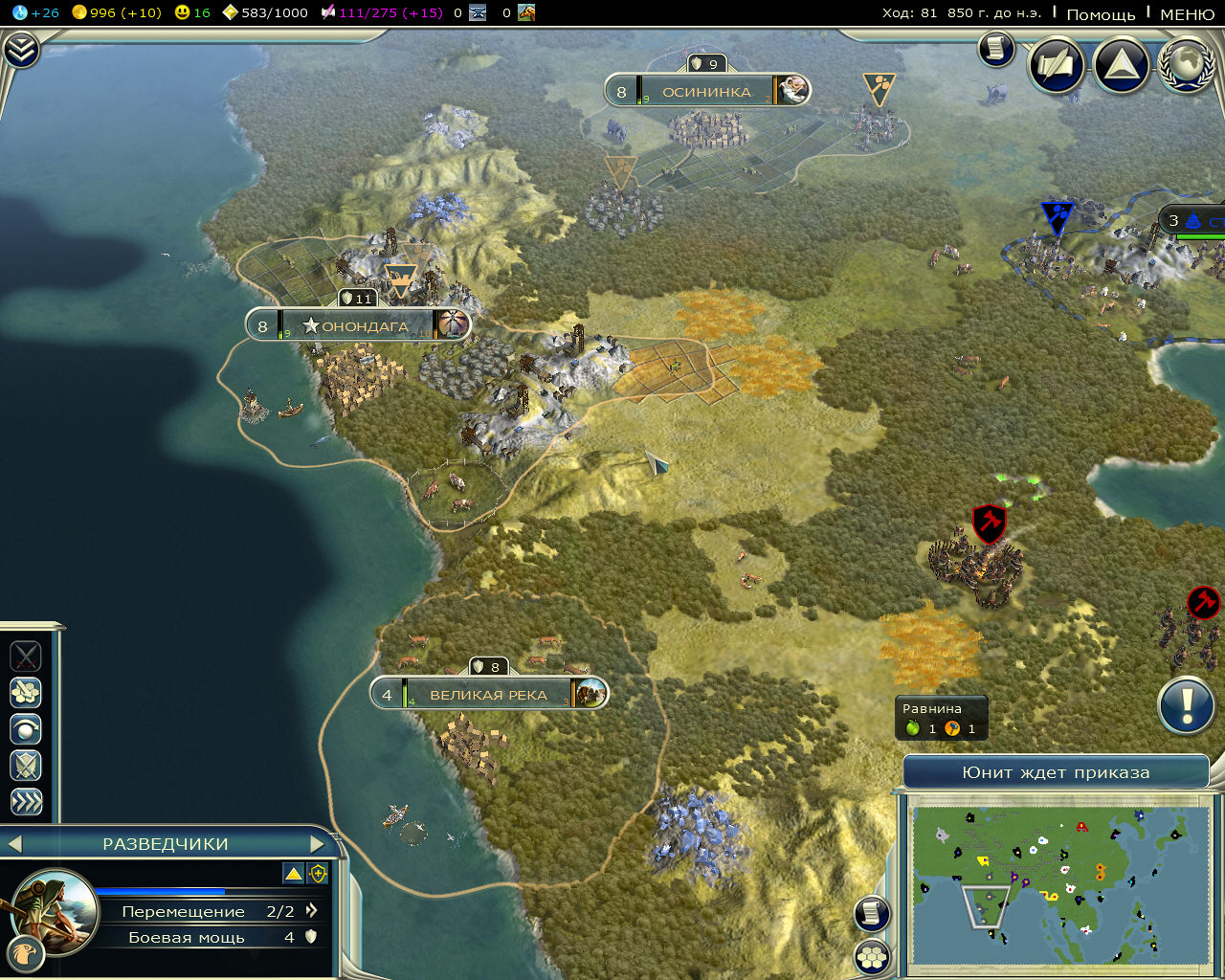Viewport: 1225px width, 980px height.
Task: Click the Юнит ждет приказа button
Action: click(x=1056, y=772)
